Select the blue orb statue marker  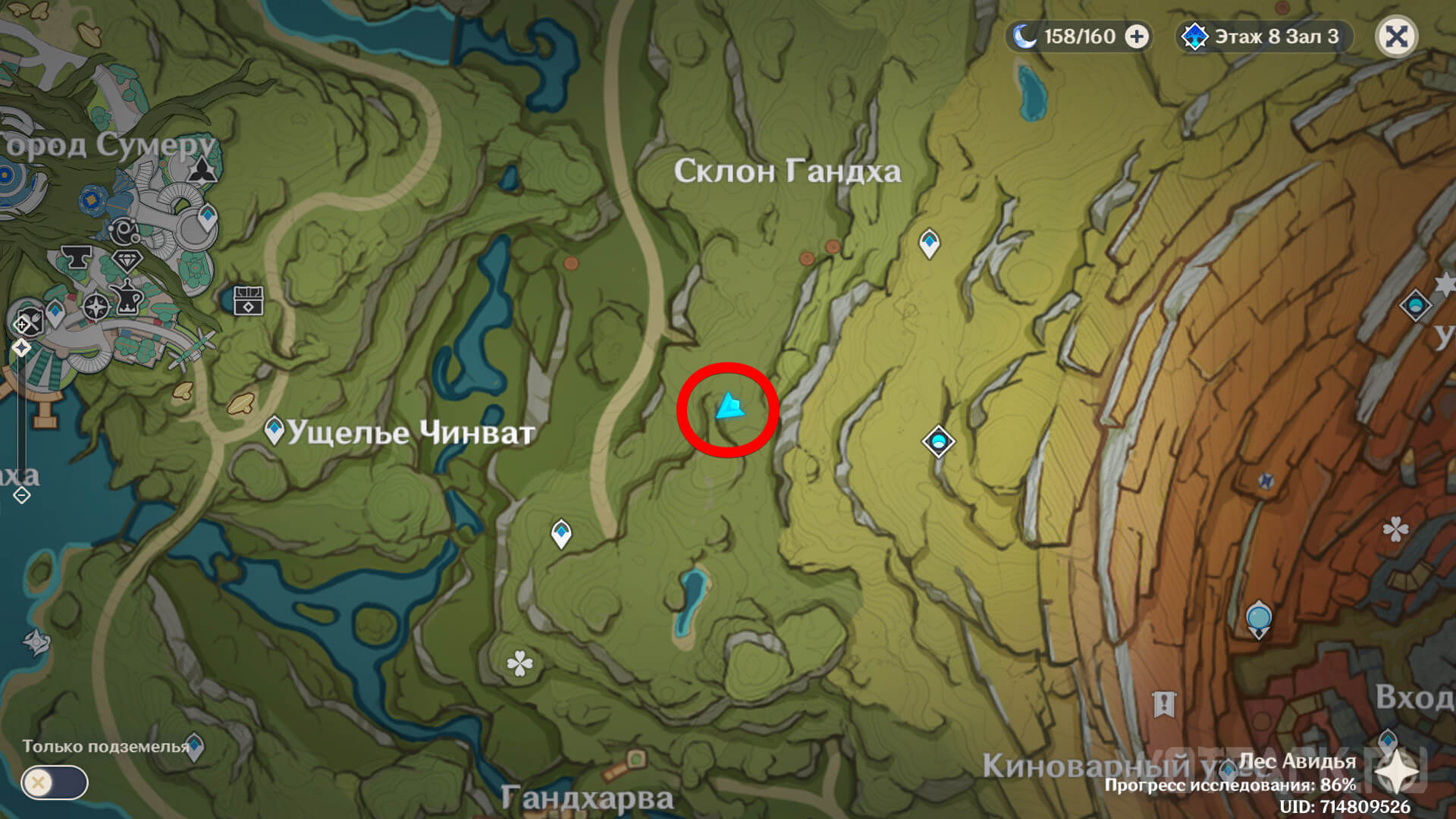pyautogui.click(x=1258, y=618)
